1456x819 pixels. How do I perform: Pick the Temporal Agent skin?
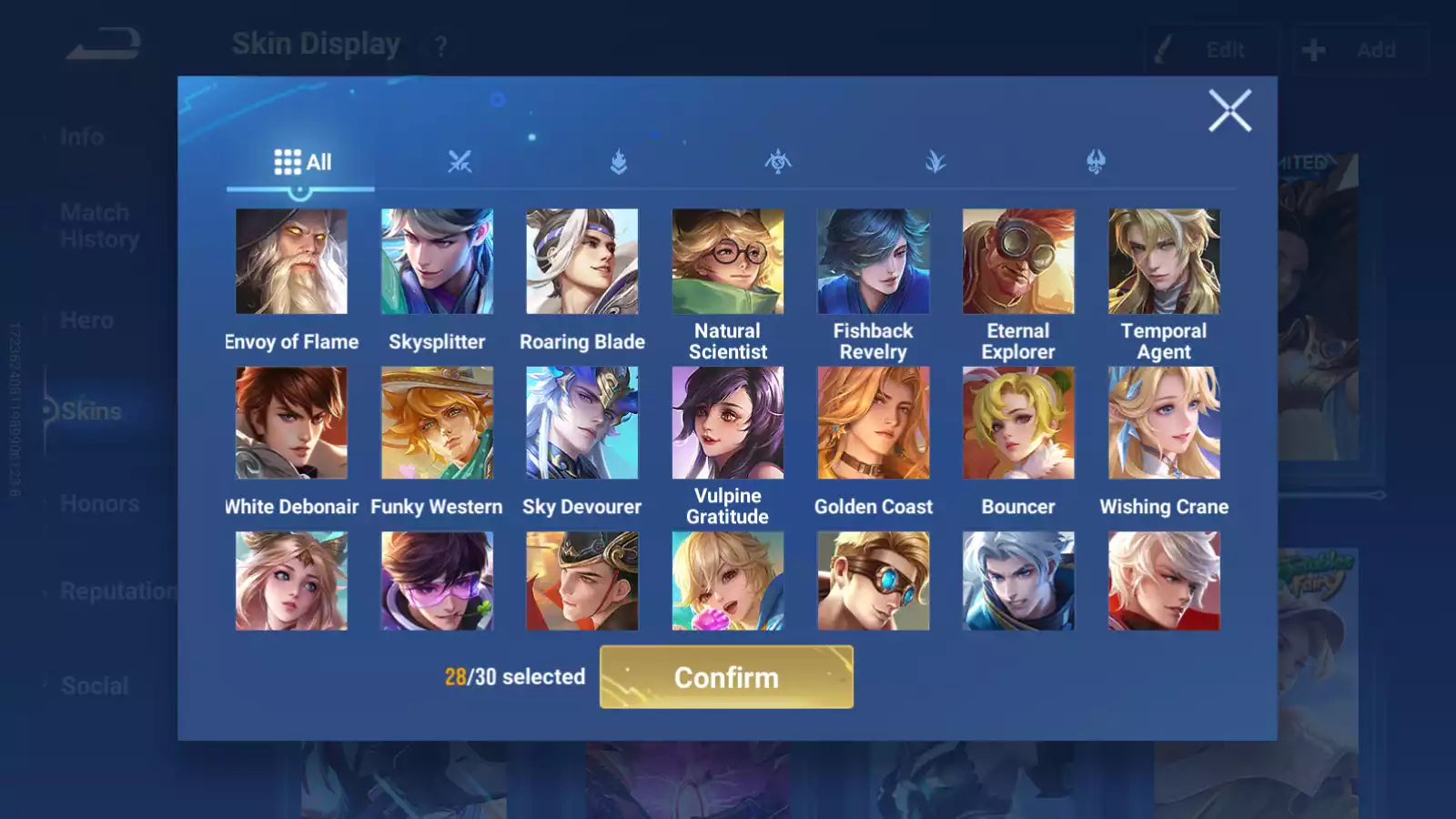1164,262
